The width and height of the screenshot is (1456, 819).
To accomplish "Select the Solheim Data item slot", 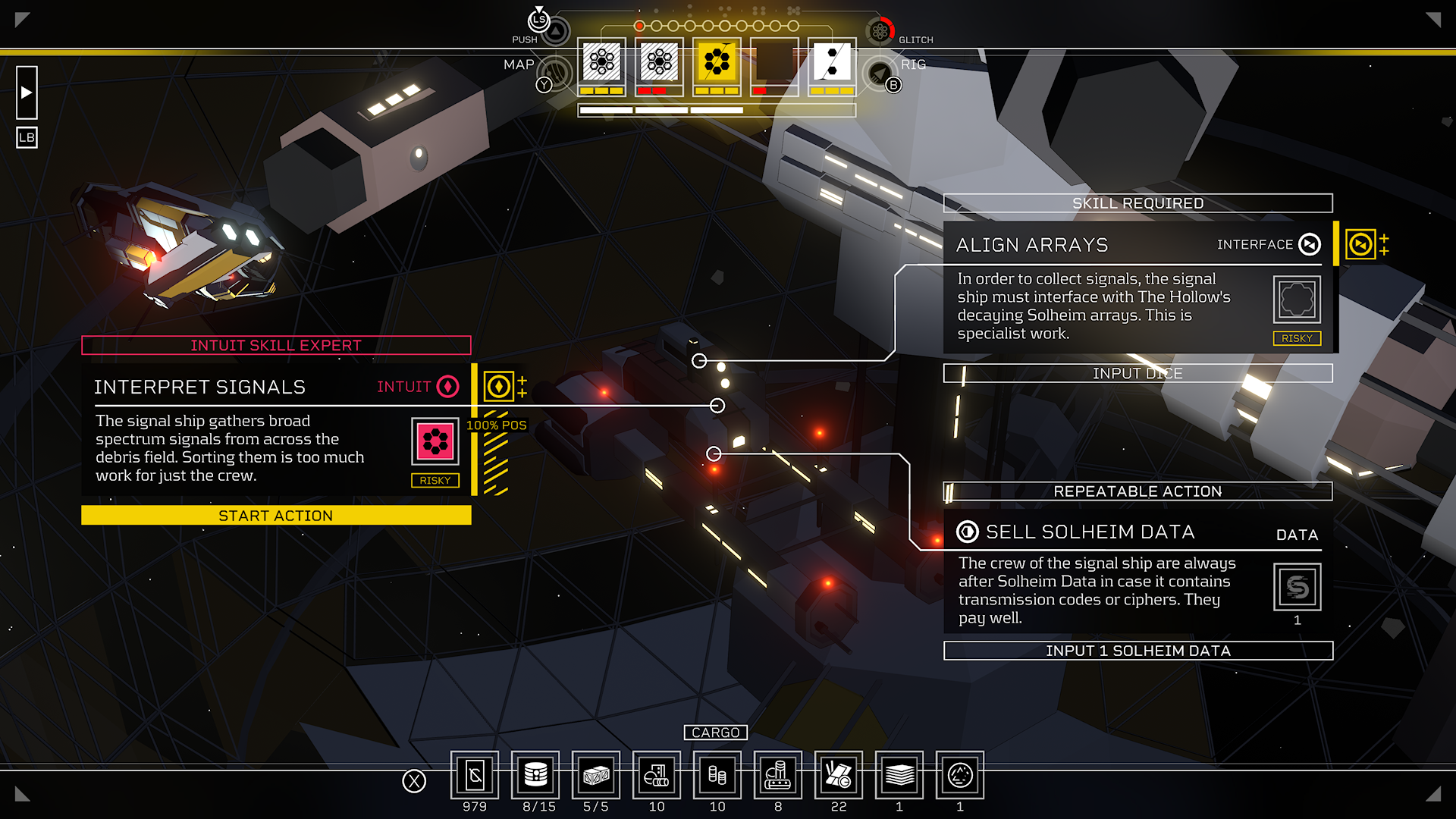I will (1297, 587).
